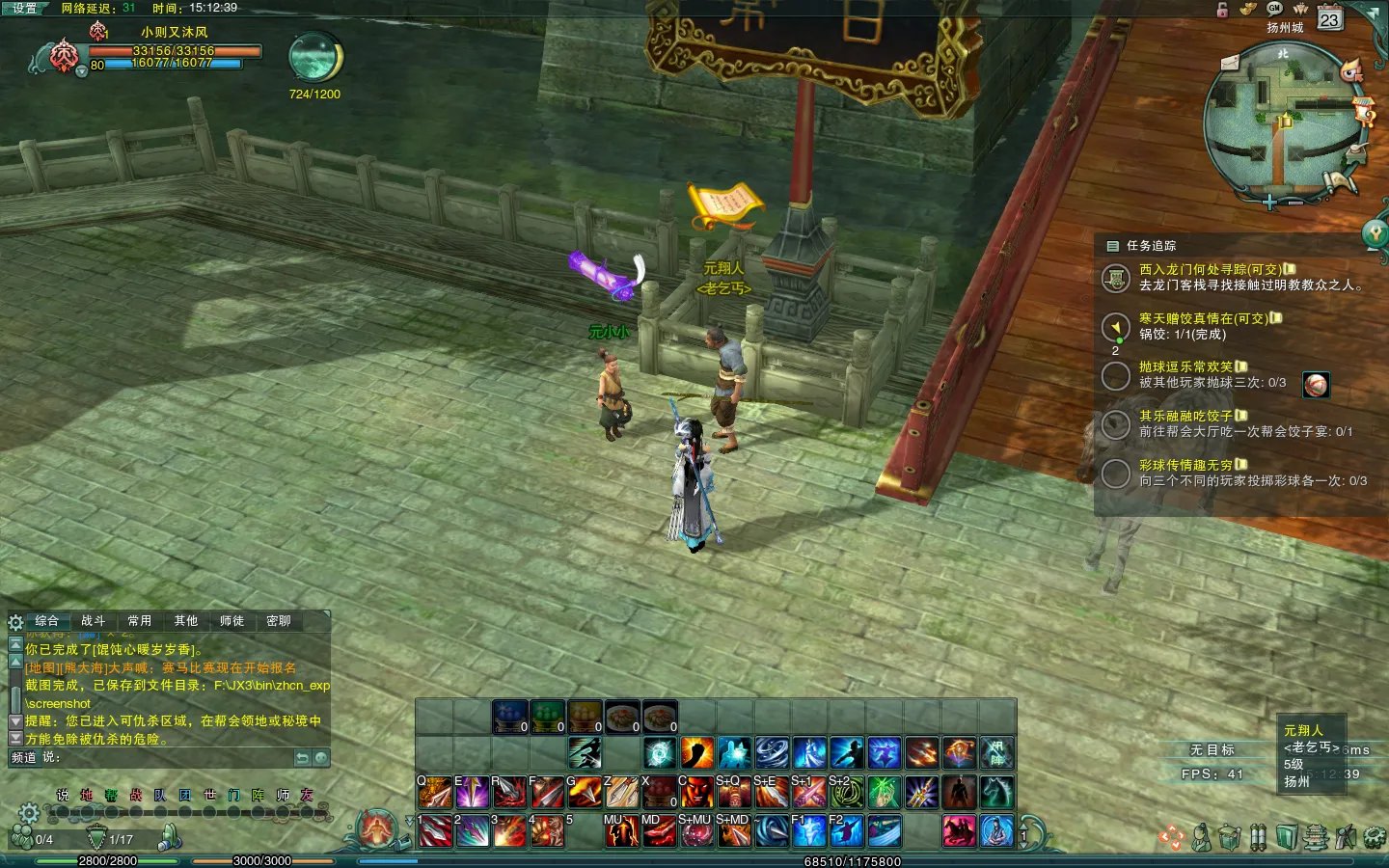Image resolution: width=1389 pixels, height=868 pixels.
Task: Open the calendar icon showing 23
Action: (1329, 18)
